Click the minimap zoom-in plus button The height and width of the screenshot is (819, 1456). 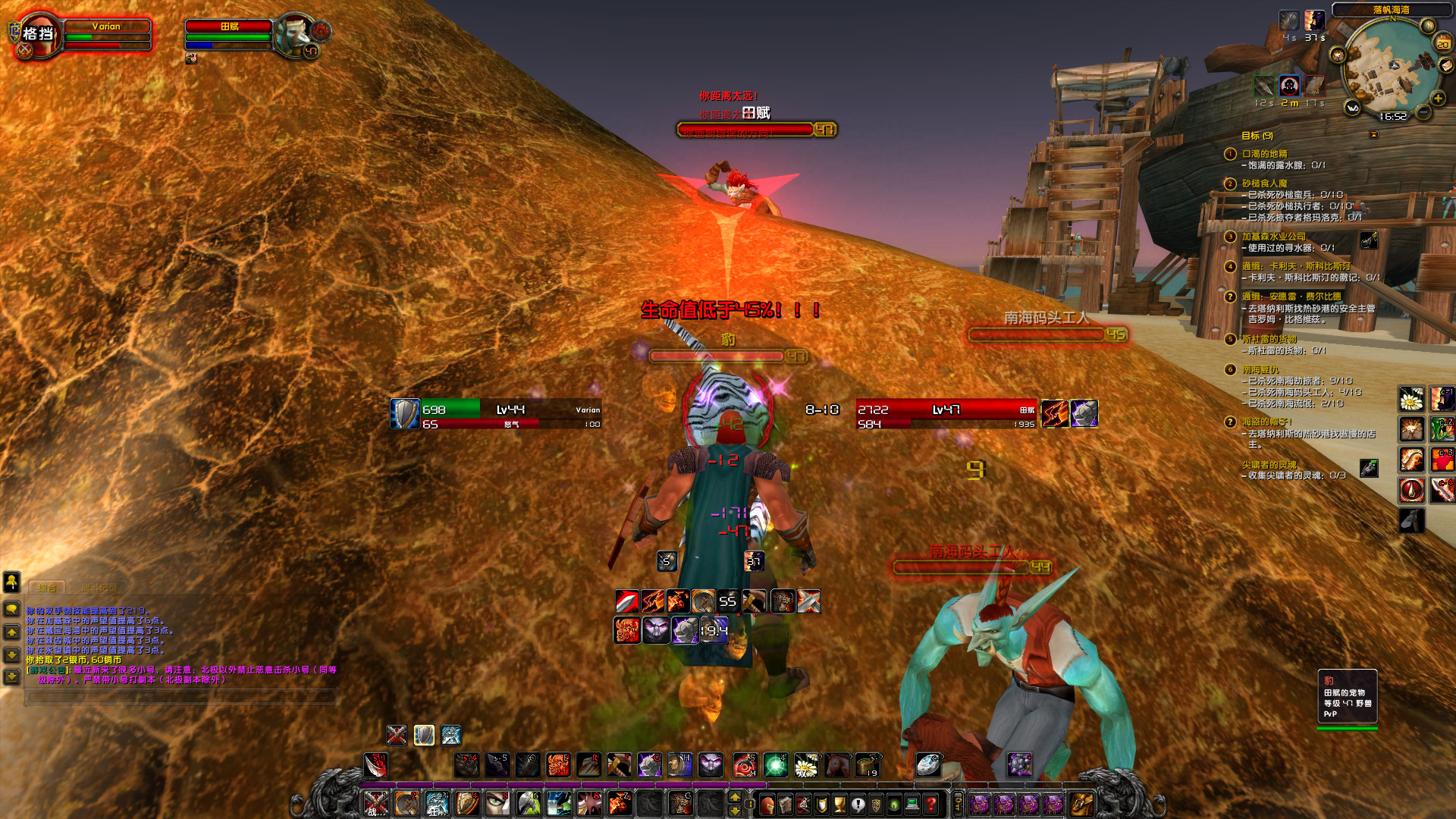pos(1438,98)
